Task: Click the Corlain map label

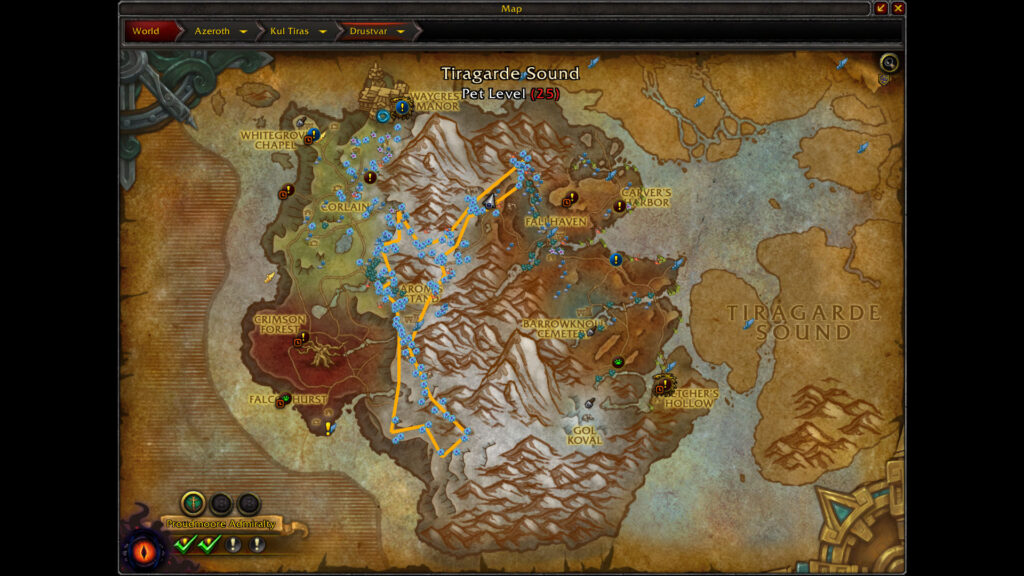Action: click(345, 207)
